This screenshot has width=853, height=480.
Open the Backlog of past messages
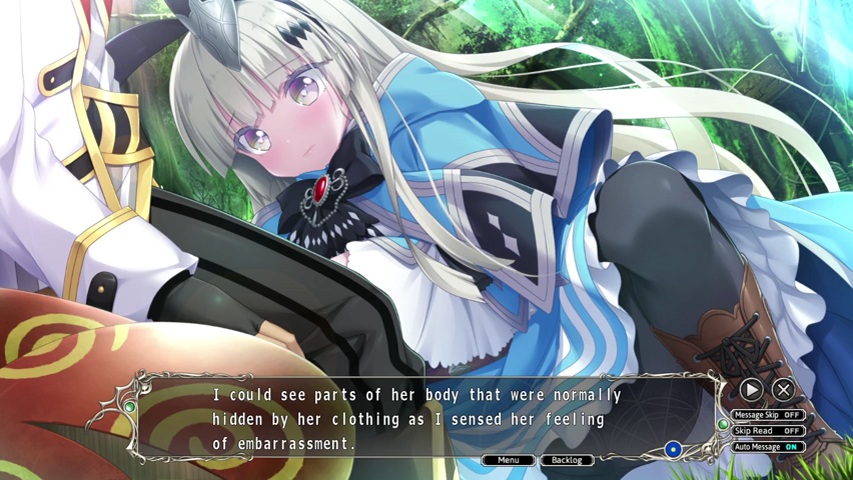pyautogui.click(x=567, y=460)
